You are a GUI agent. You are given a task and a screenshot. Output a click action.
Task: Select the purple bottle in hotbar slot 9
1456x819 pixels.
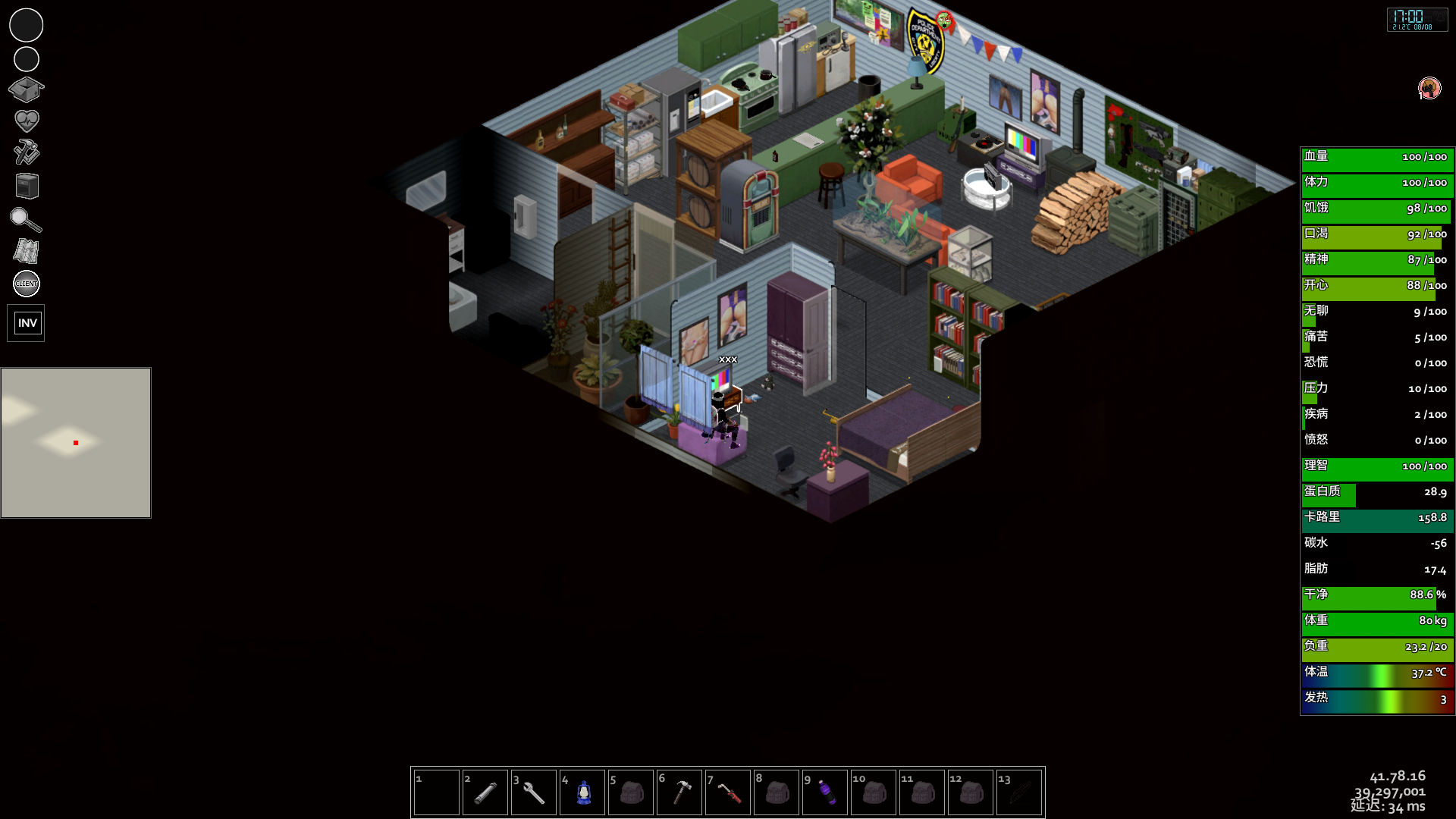point(825,792)
